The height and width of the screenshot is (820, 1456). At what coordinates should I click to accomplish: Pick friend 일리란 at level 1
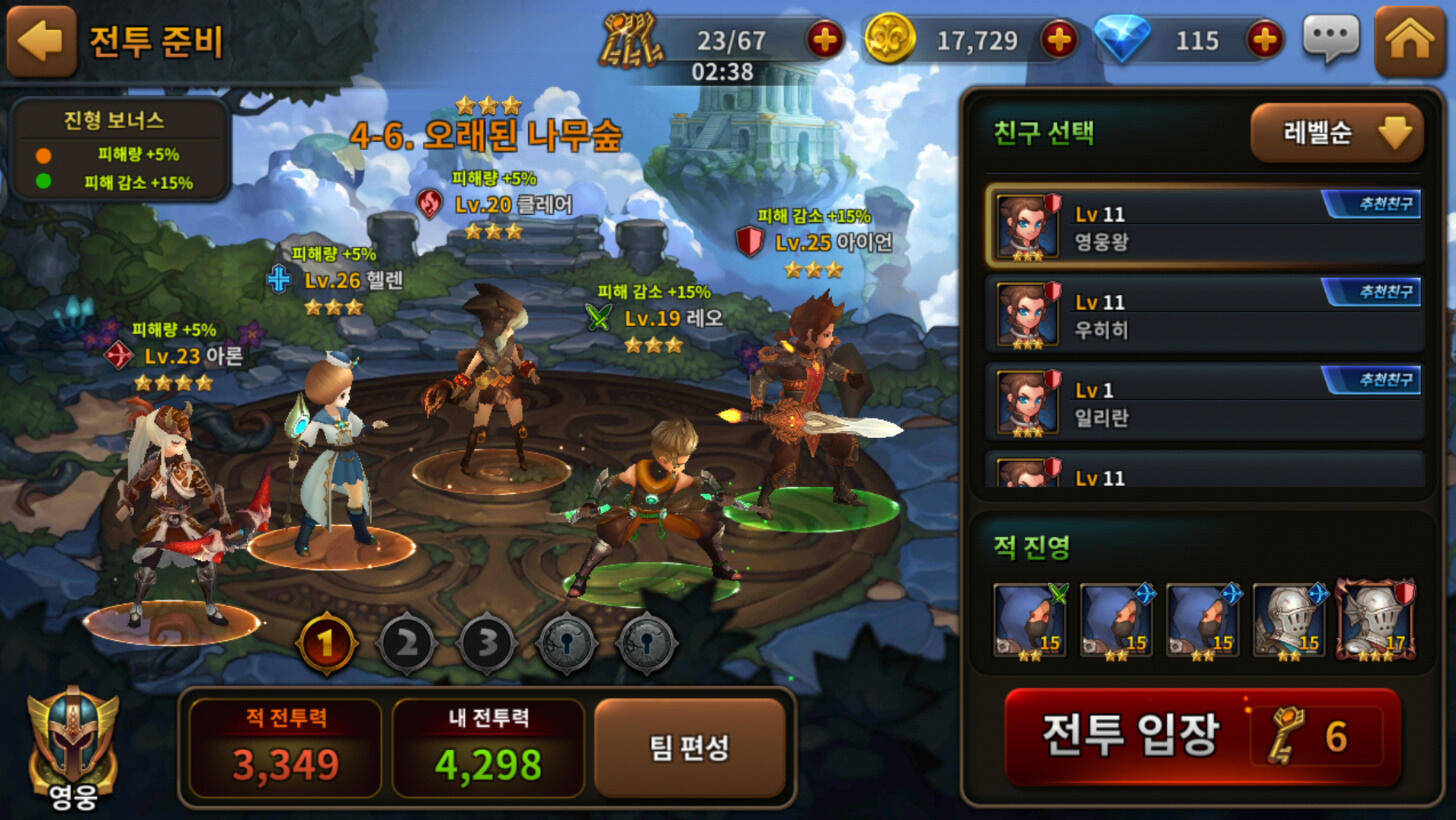click(1207, 402)
